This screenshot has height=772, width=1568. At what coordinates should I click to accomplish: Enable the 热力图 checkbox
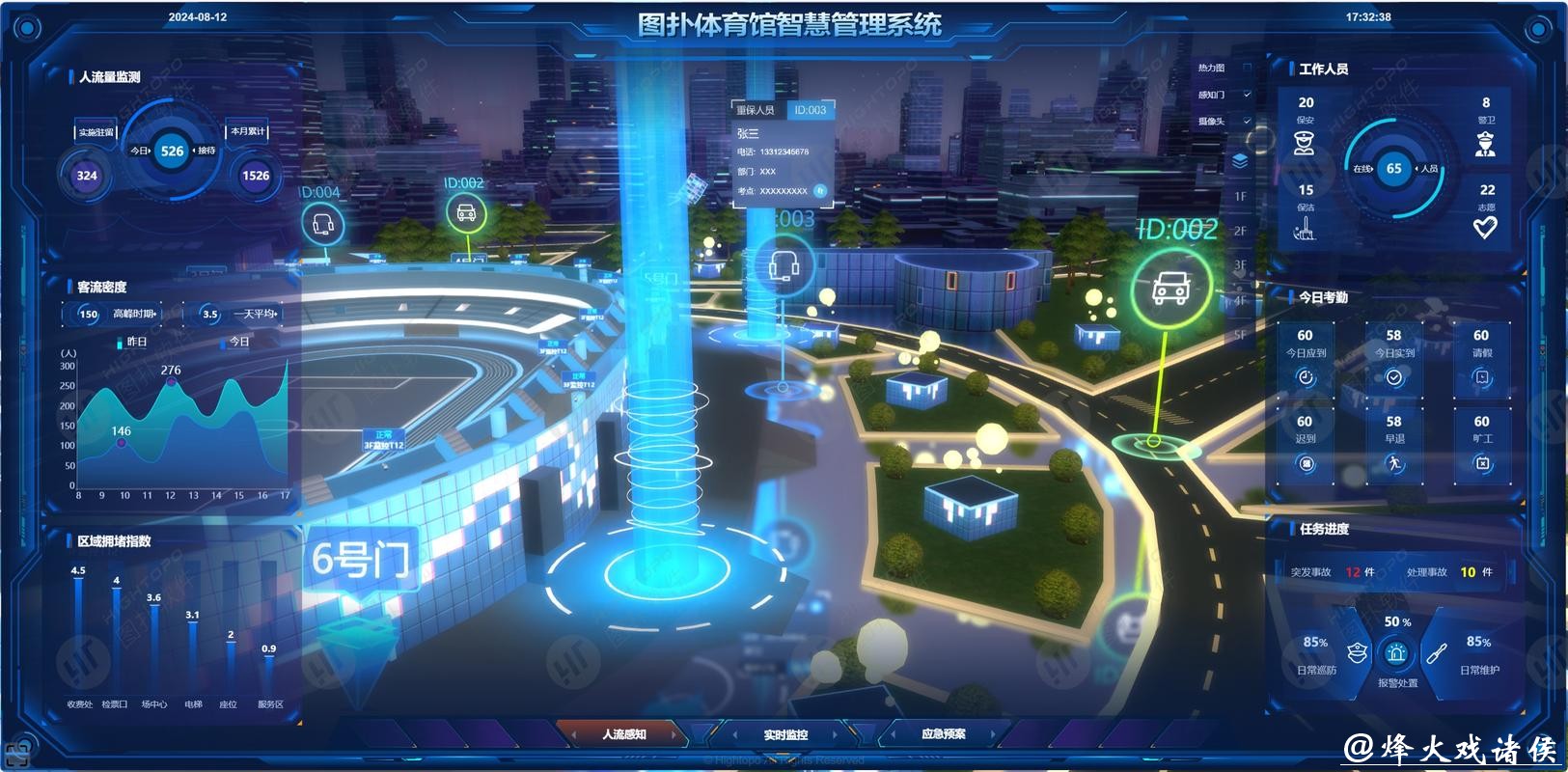(x=1247, y=68)
